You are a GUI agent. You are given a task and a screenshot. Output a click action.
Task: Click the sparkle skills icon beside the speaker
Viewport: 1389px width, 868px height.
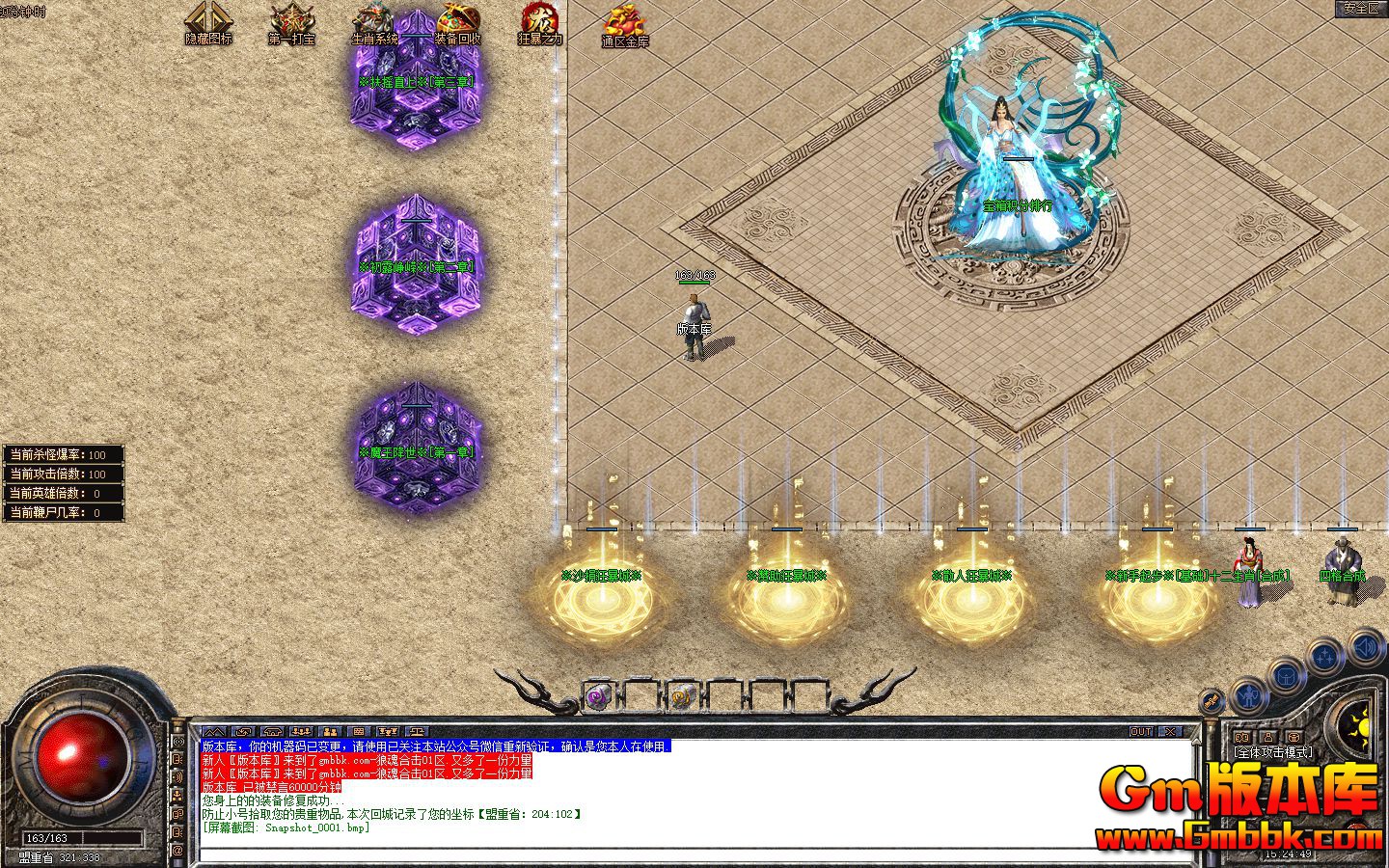tap(1325, 655)
